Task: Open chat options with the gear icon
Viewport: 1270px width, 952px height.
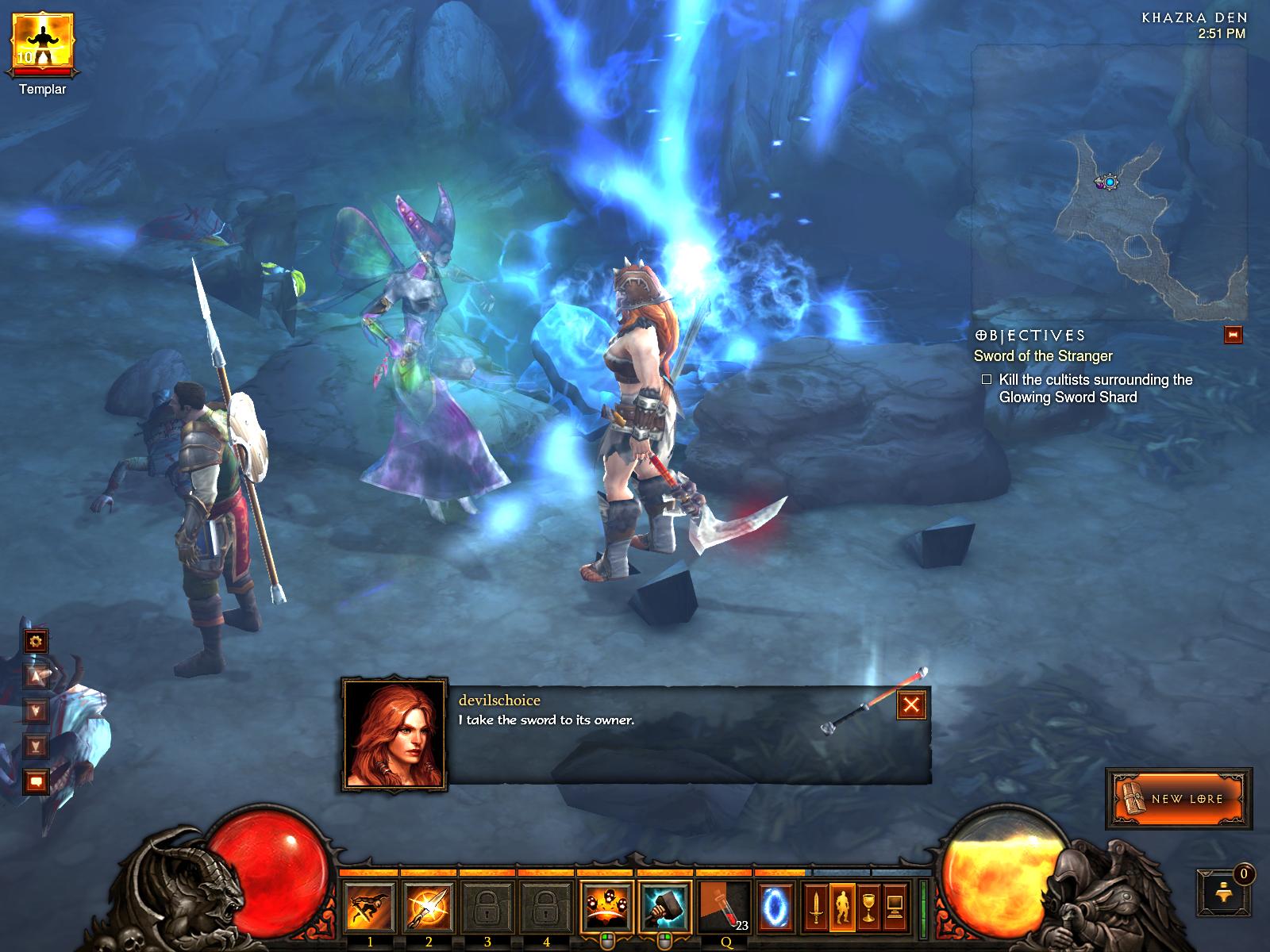Action: [36, 641]
